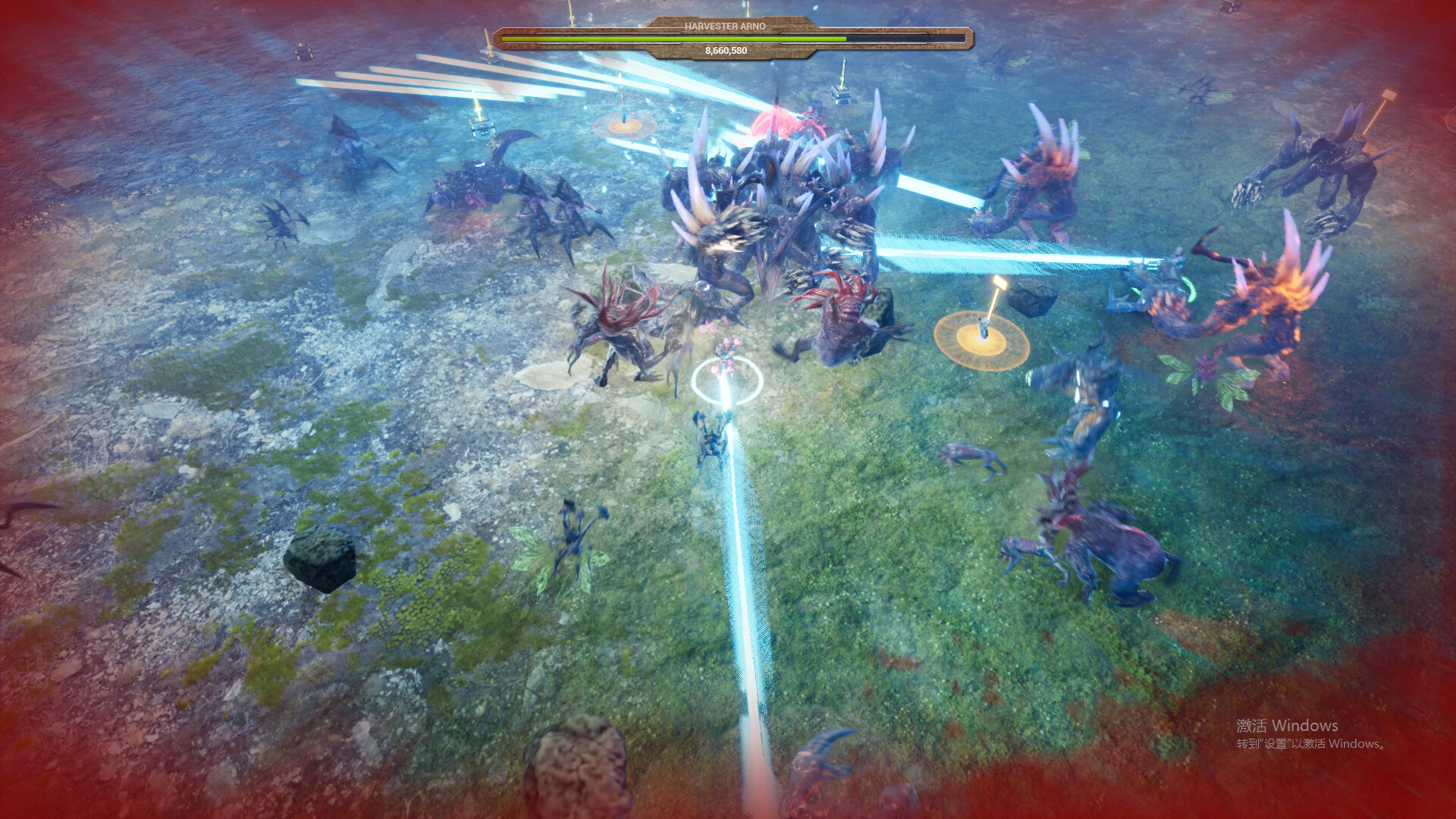
Task: Click the 8,660,580 health value text
Action: point(726,52)
